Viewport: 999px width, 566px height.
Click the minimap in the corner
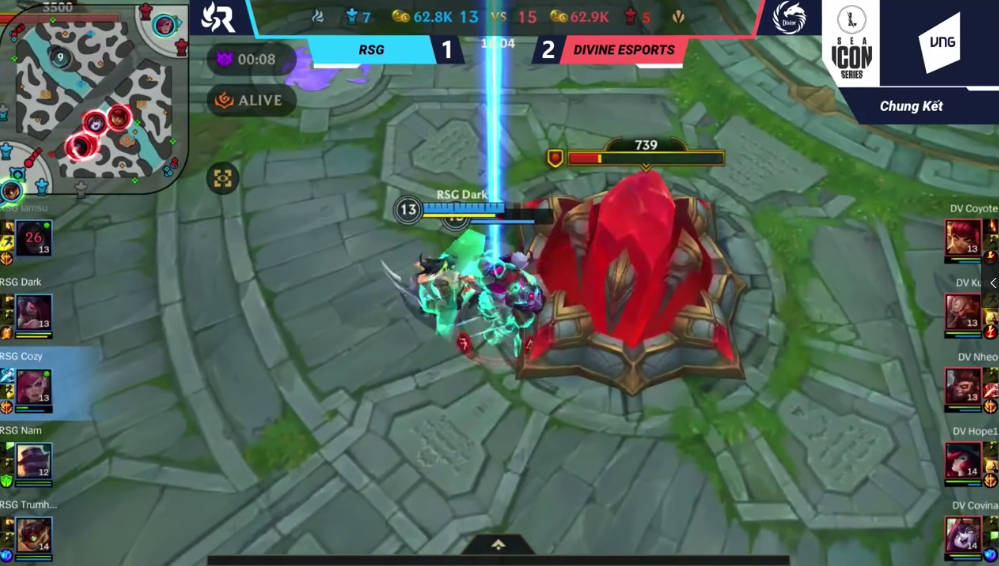pos(95,98)
